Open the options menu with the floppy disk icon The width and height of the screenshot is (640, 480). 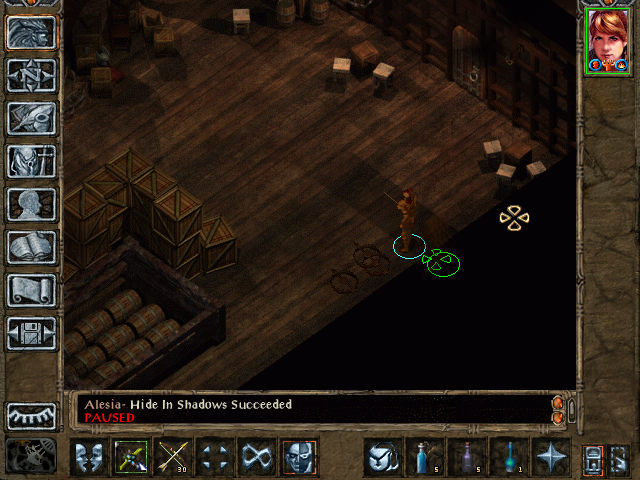click(x=31, y=333)
